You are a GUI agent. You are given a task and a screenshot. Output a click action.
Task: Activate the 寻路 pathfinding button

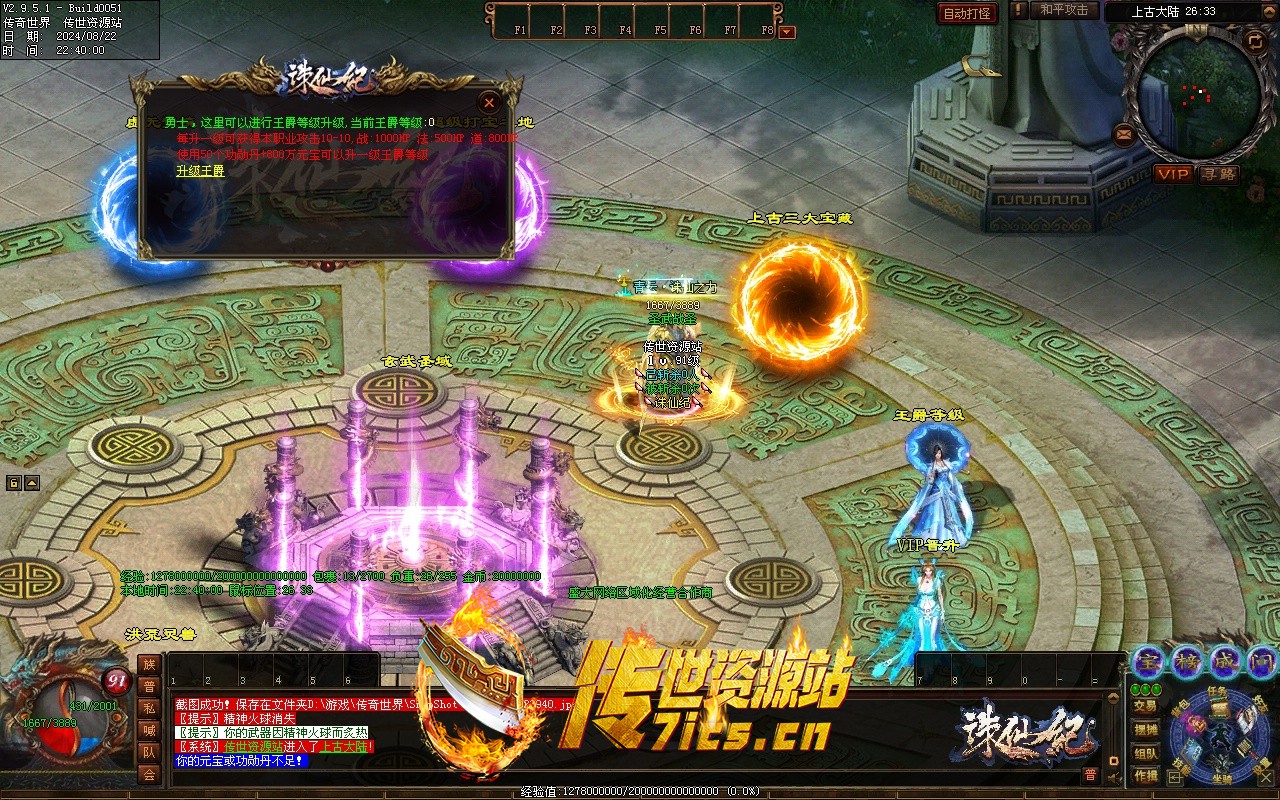tap(1219, 174)
